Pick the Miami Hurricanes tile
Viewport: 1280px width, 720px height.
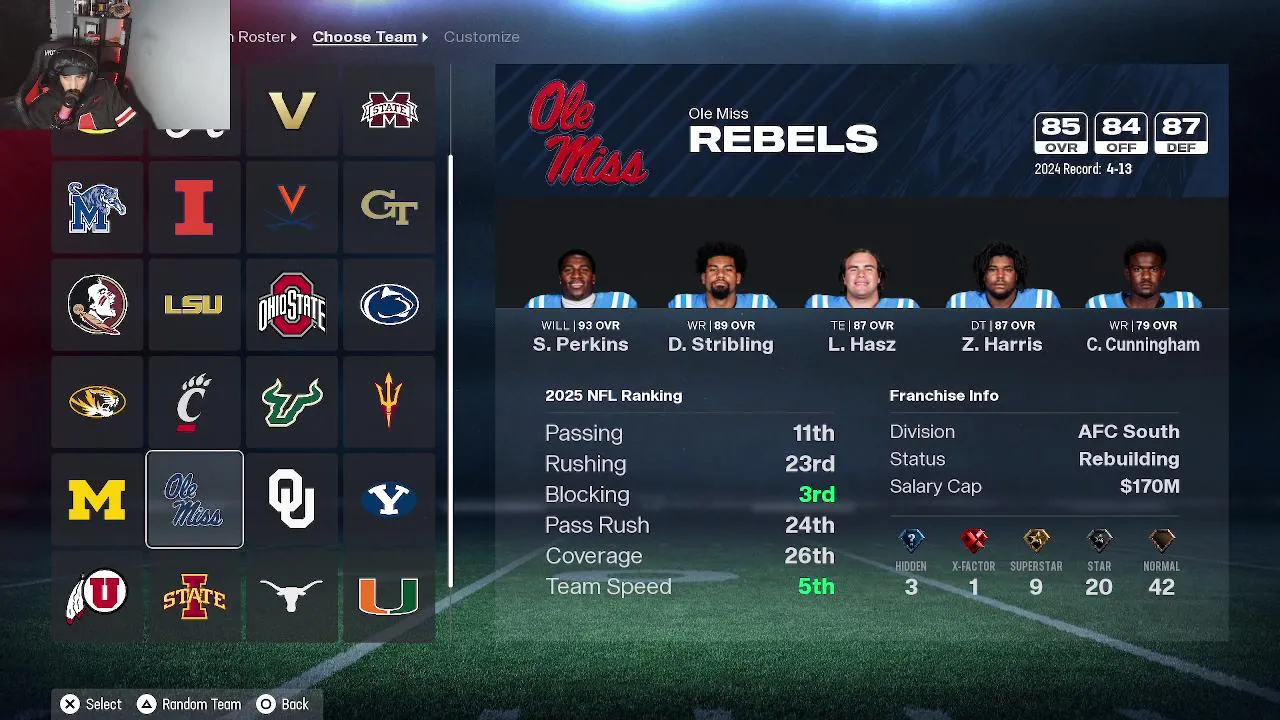point(389,596)
